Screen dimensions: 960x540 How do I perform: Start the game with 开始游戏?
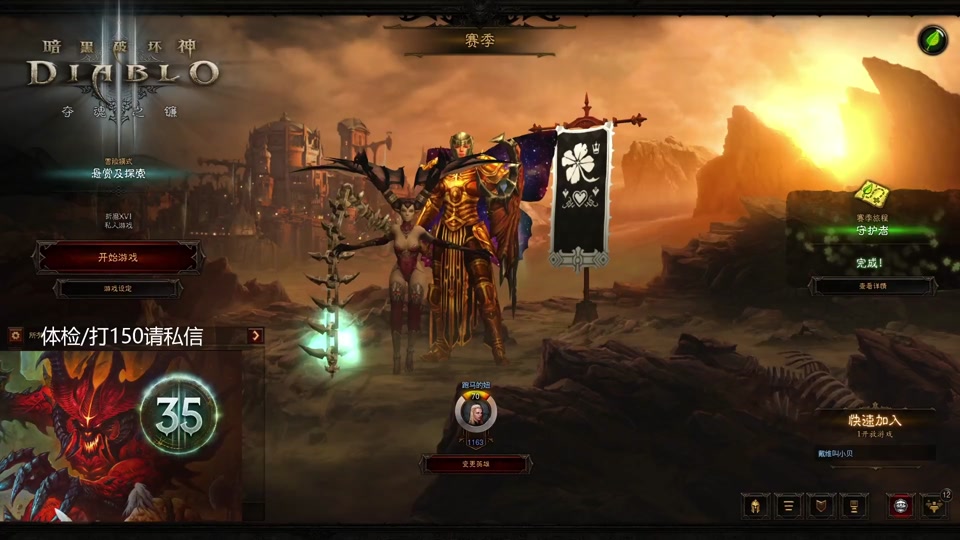pos(118,257)
